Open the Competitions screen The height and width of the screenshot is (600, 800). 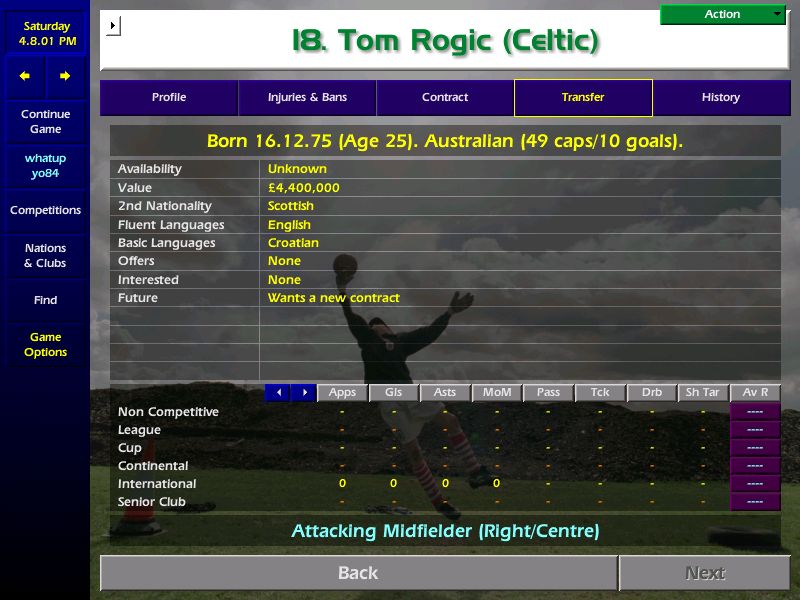coord(45,210)
